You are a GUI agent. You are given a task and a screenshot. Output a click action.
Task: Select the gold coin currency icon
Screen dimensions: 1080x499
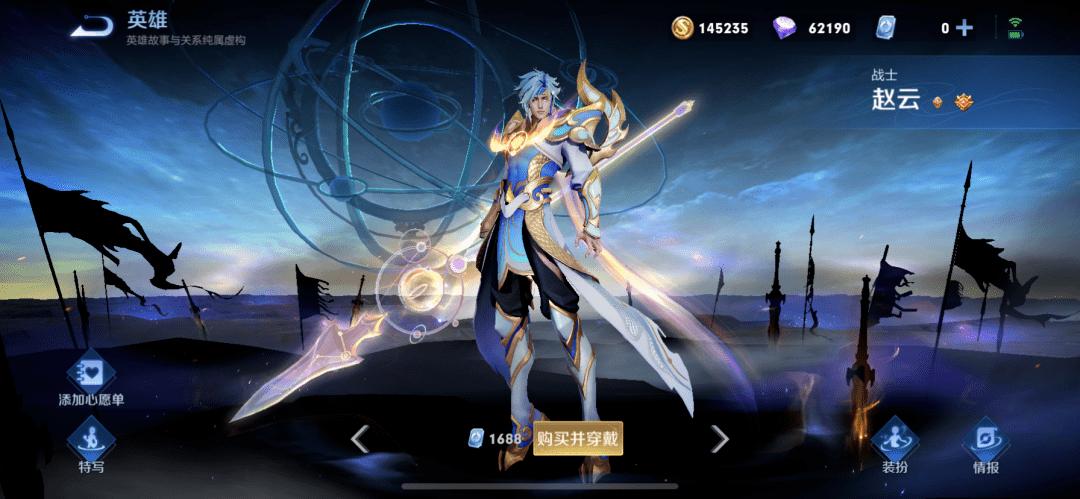coord(682,28)
